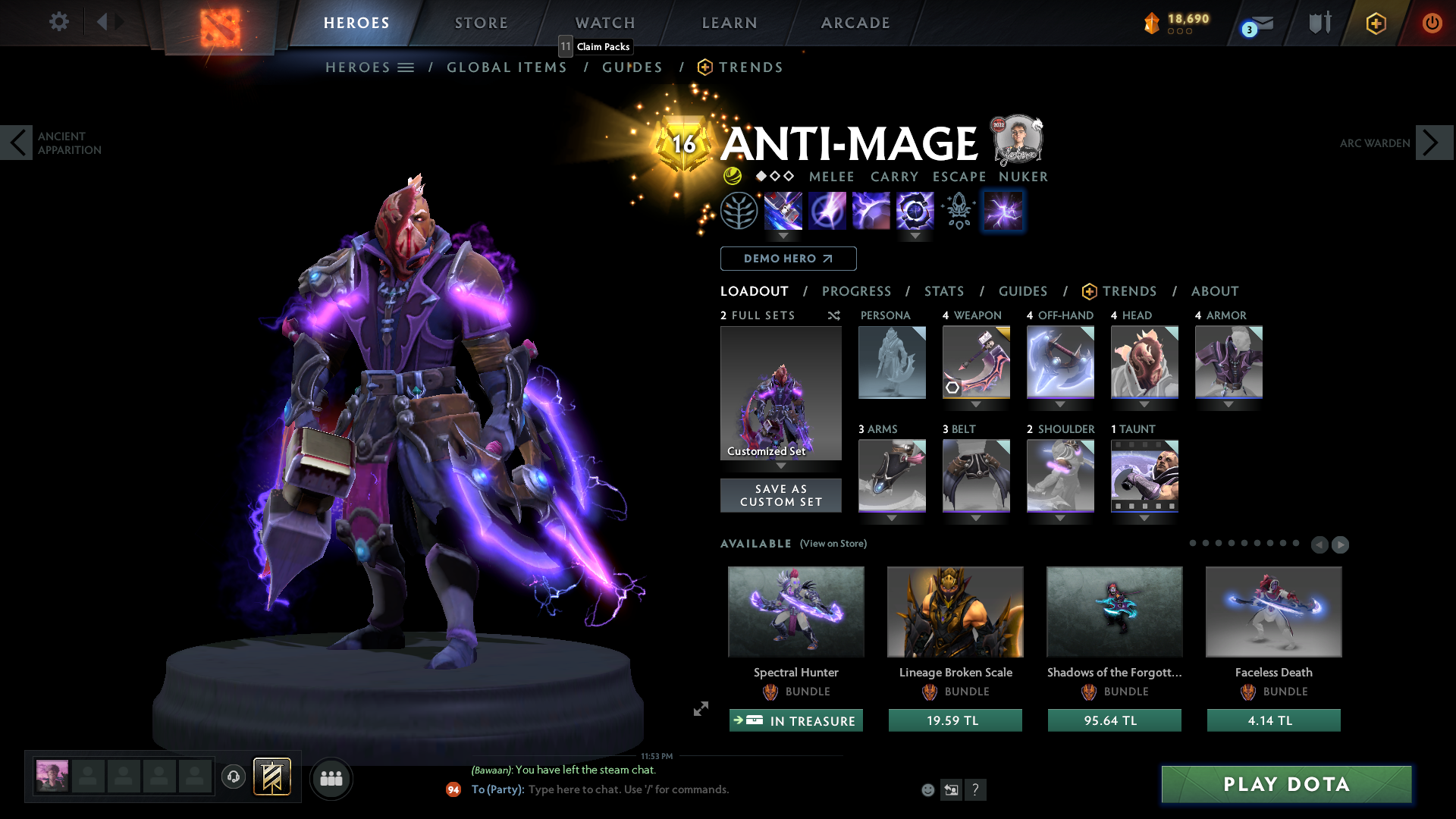Image resolution: width=1456 pixels, height=819 pixels.
Task: Click the Save As Custom Set button
Action: coord(781,495)
